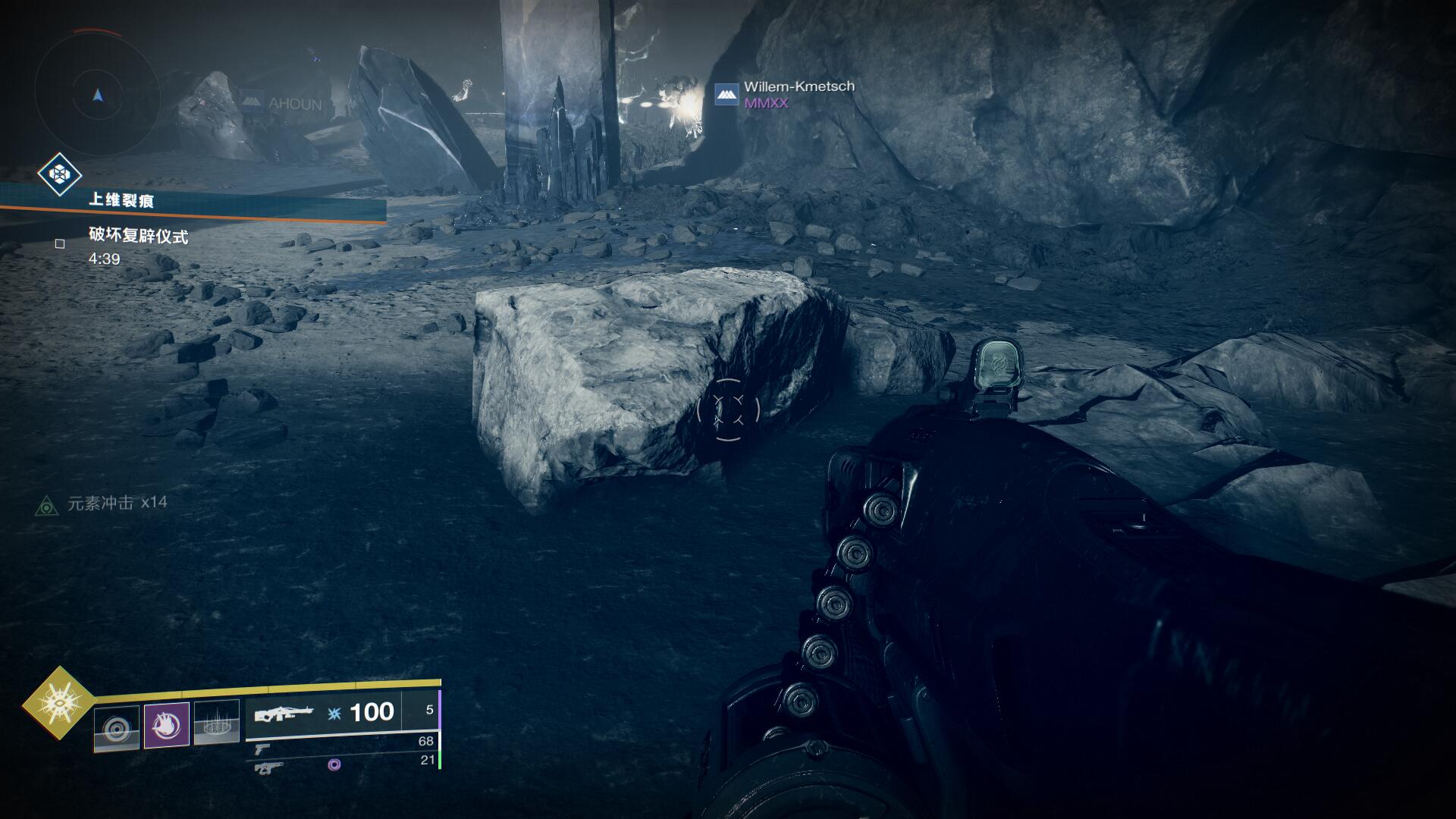Choose the bottom reserve weapon icon
Image resolution: width=1456 pixels, height=819 pixels.
[x=269, y=767]
